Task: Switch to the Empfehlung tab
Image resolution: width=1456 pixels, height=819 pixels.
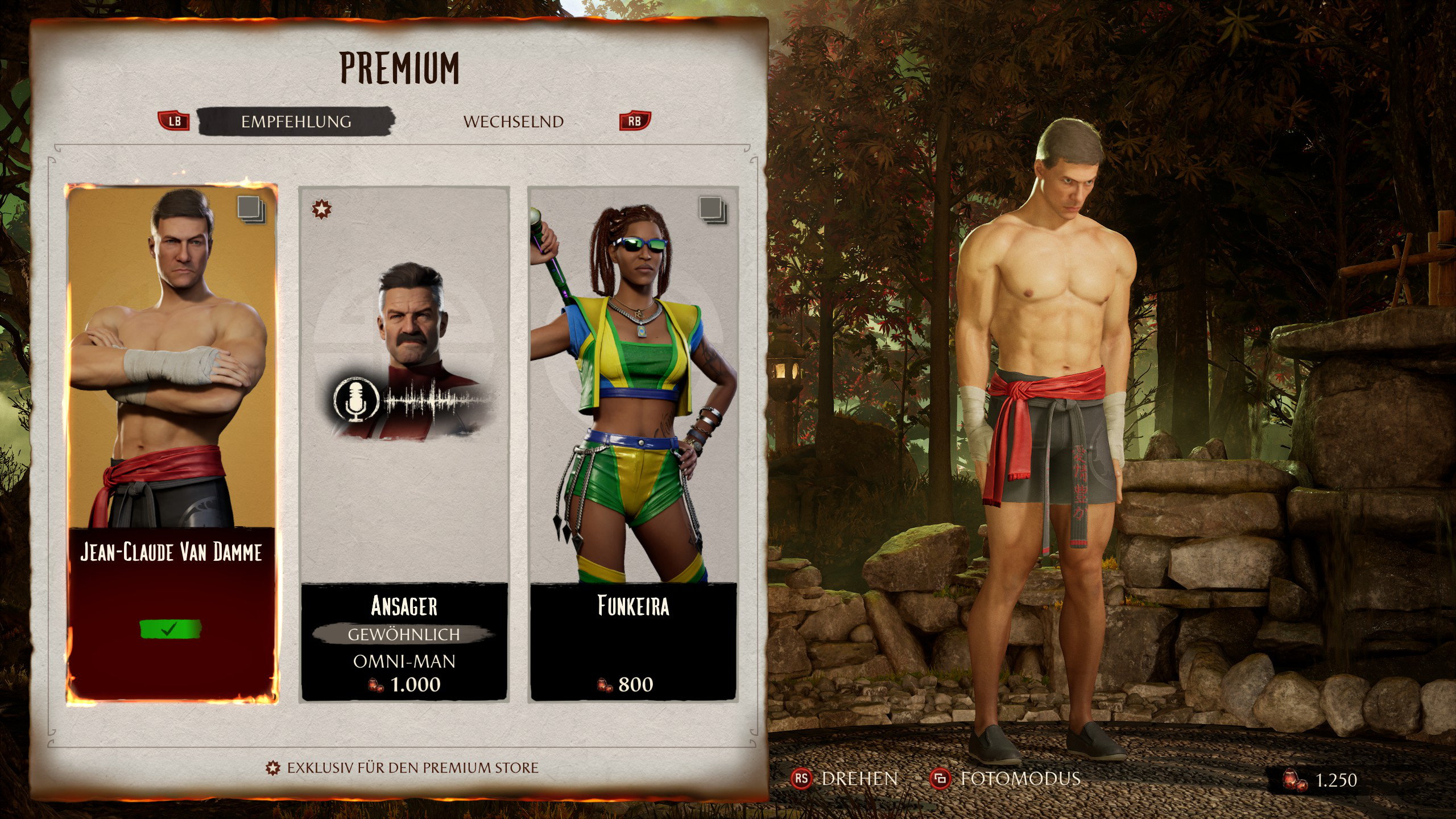Action: click(296, 121)
